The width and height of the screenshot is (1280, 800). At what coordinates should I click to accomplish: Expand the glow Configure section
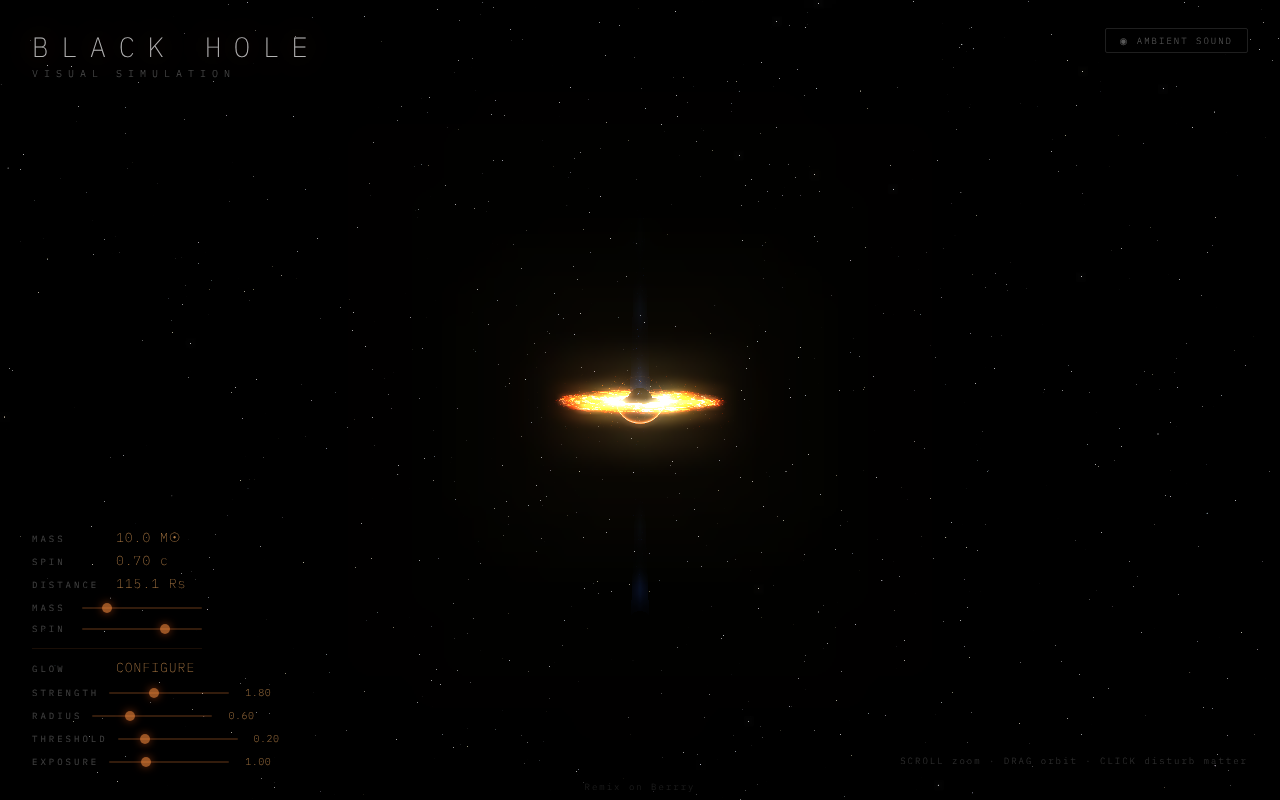click(156, 667)
